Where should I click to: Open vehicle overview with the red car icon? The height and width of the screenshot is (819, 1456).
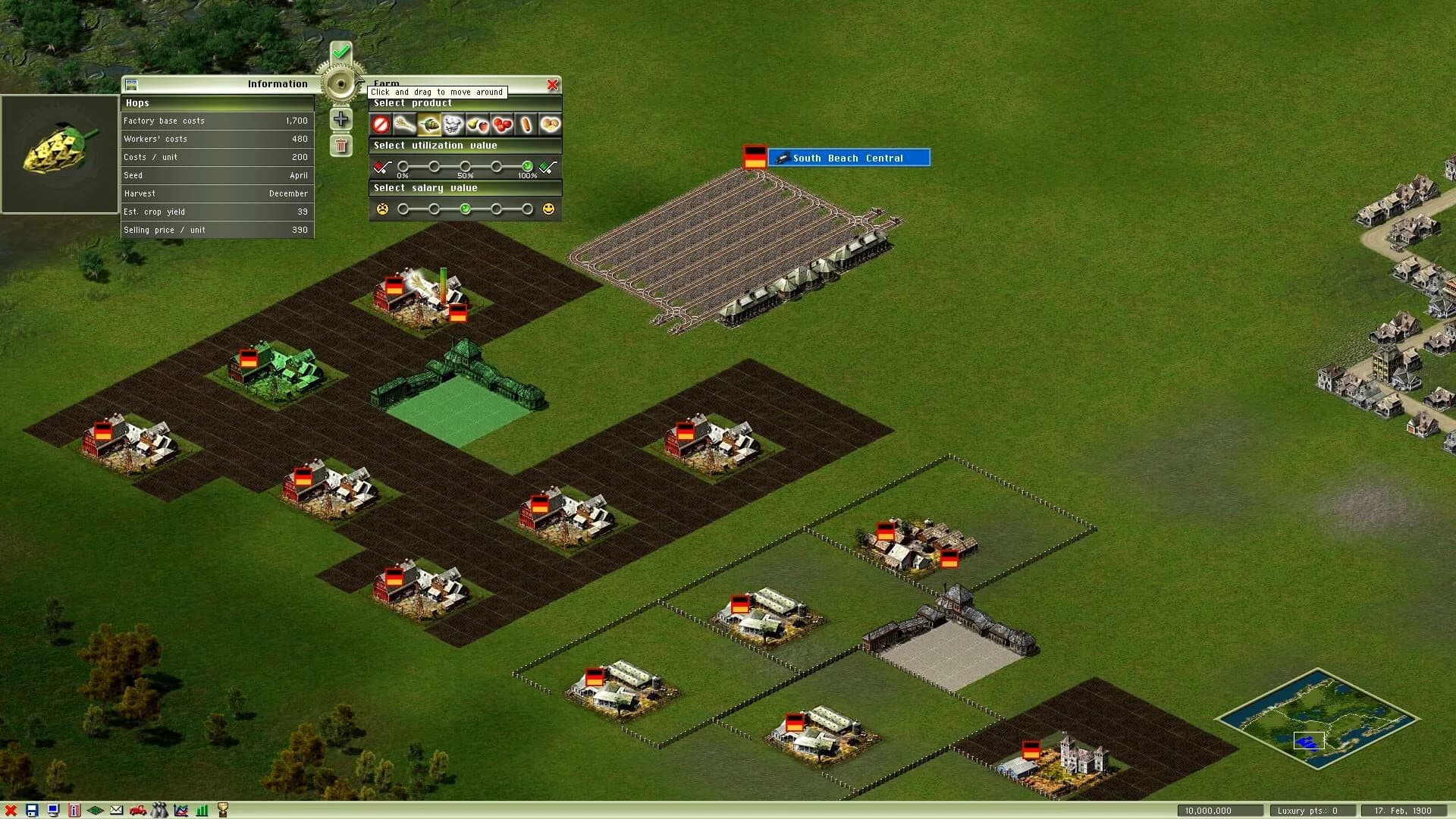[138, 810]
